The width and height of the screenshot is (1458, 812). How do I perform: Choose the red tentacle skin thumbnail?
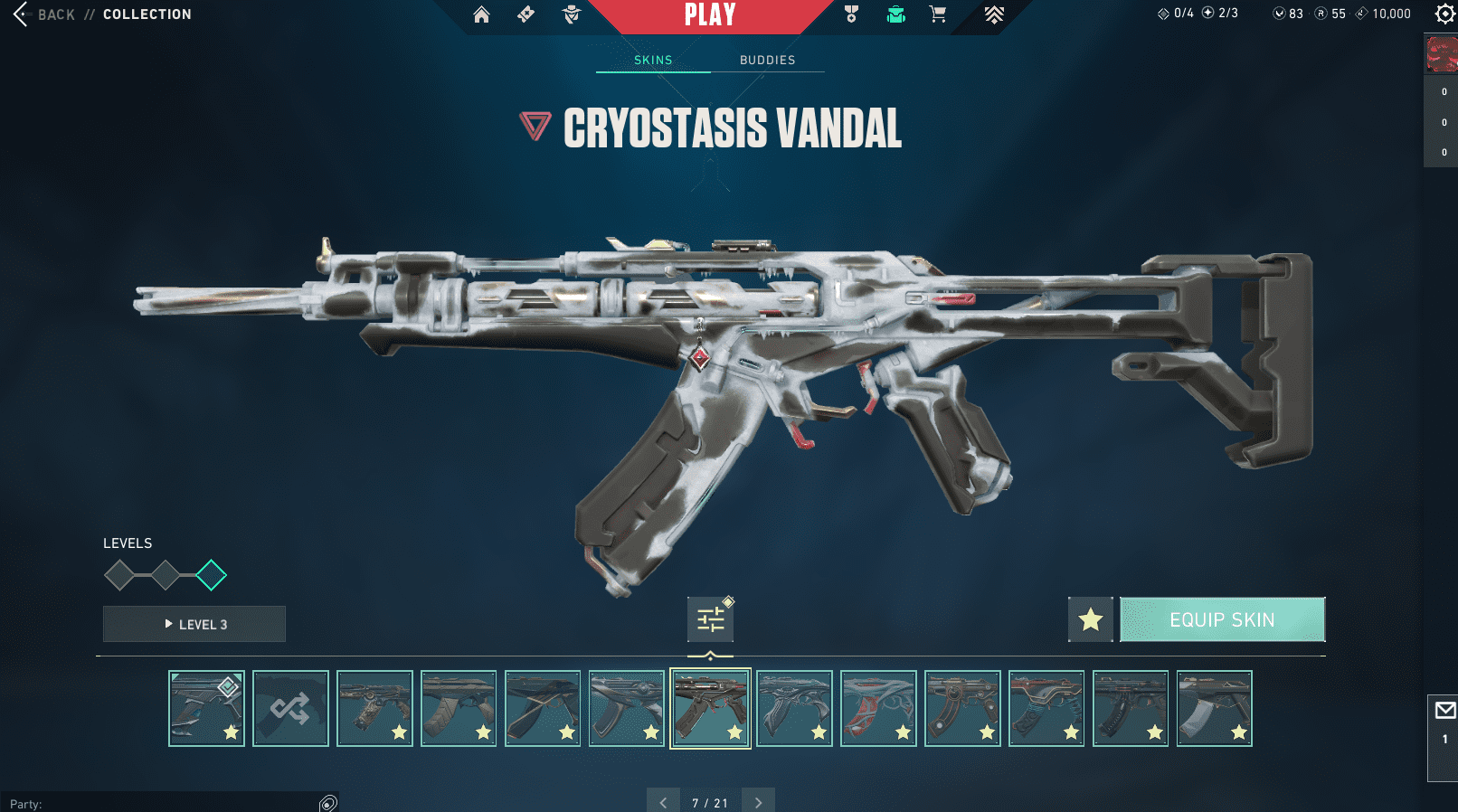pos(878,708)
